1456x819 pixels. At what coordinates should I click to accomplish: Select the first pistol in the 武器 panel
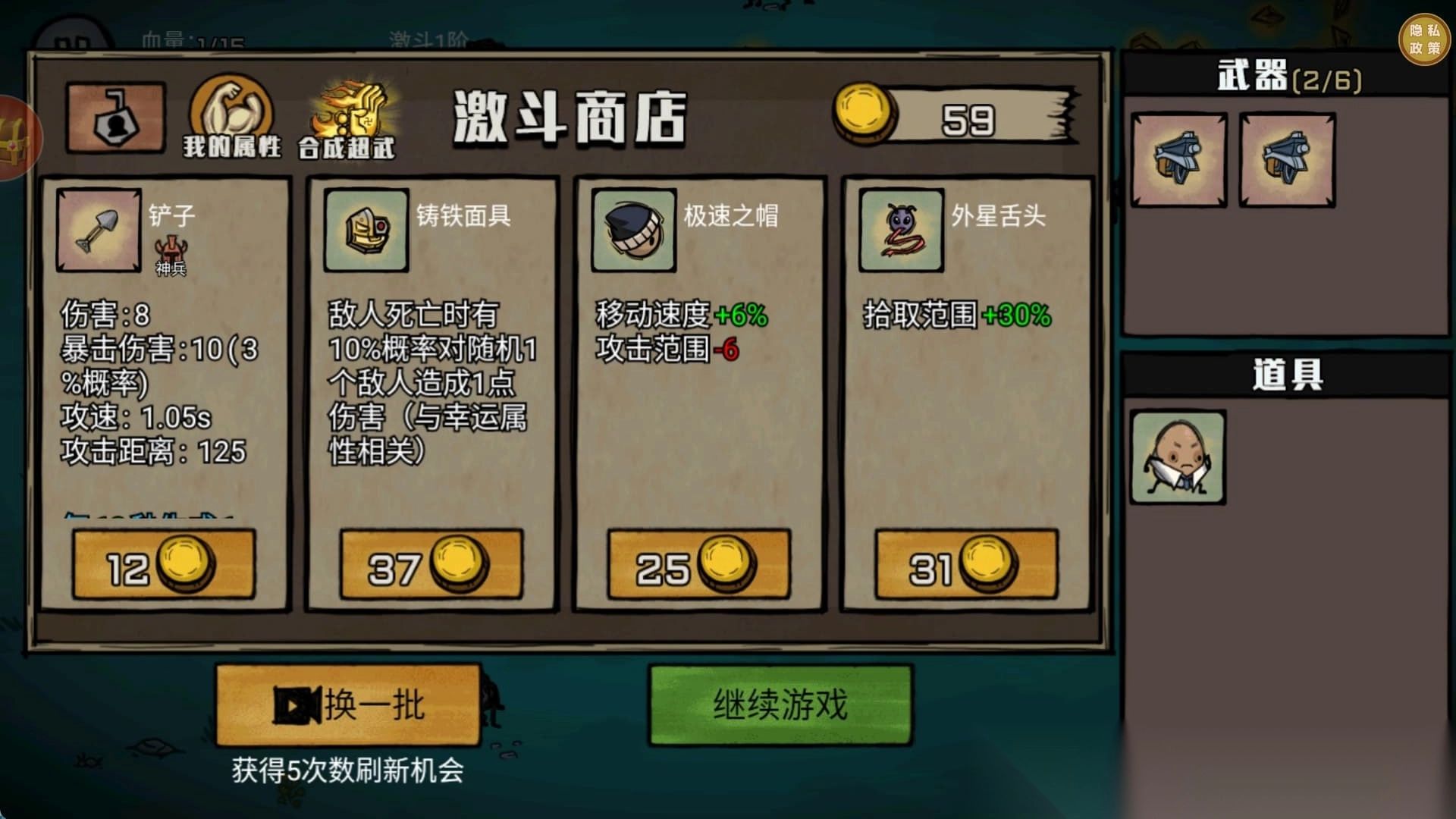(1180, 159)
